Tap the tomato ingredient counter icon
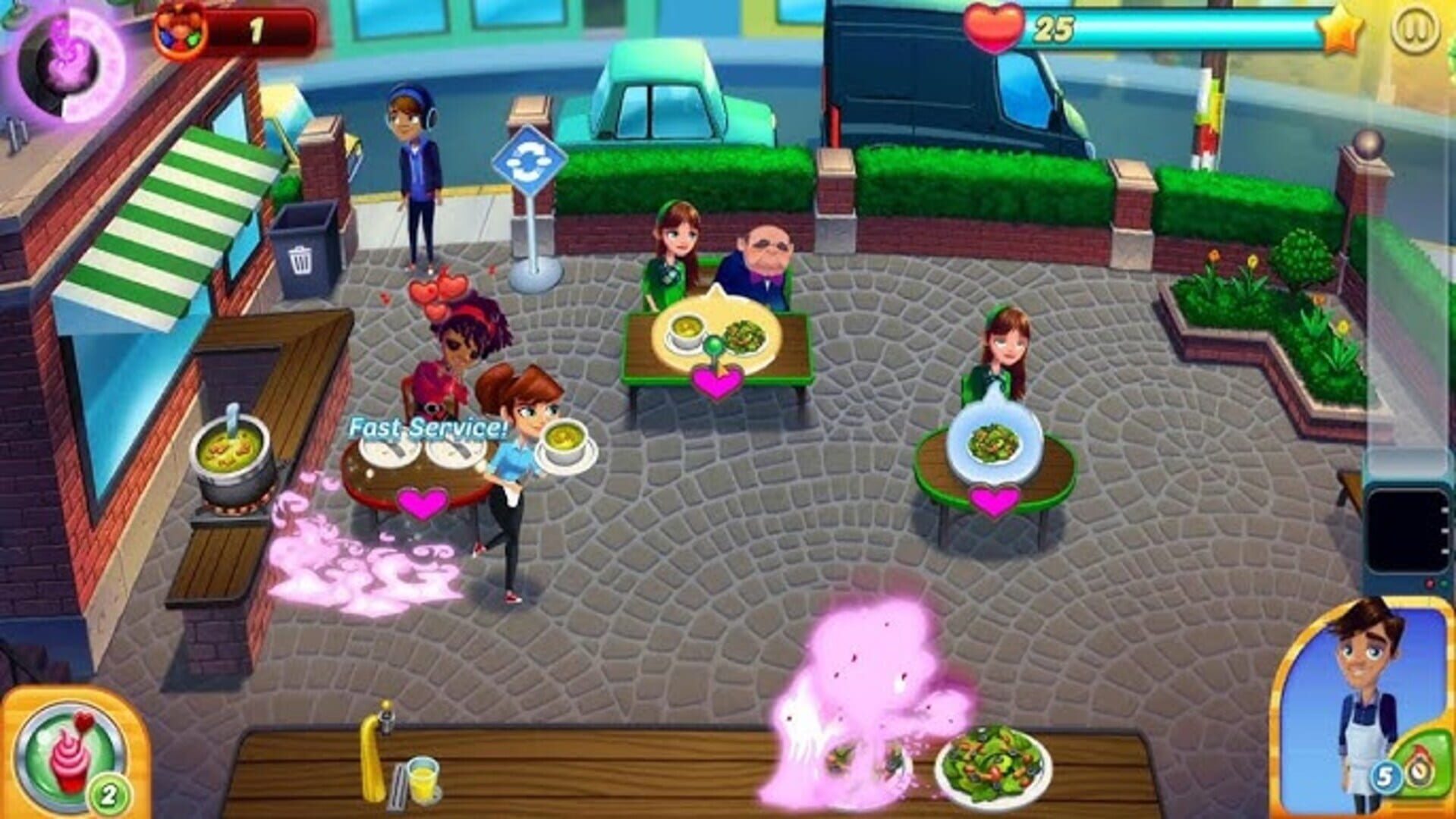 pyautogui.click(x=182, y=27)
